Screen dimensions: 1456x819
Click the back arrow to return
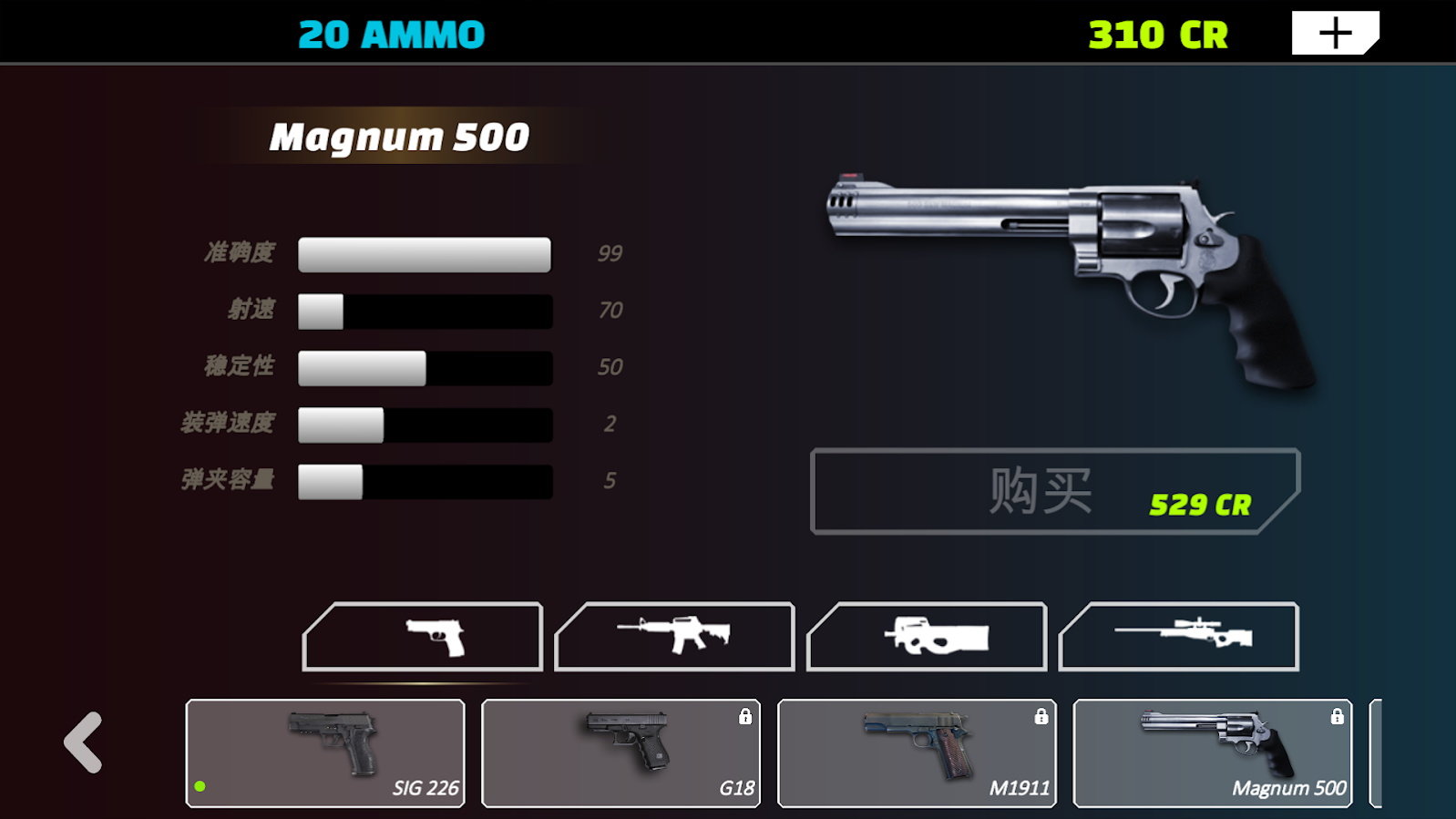(x=80, y=742)
